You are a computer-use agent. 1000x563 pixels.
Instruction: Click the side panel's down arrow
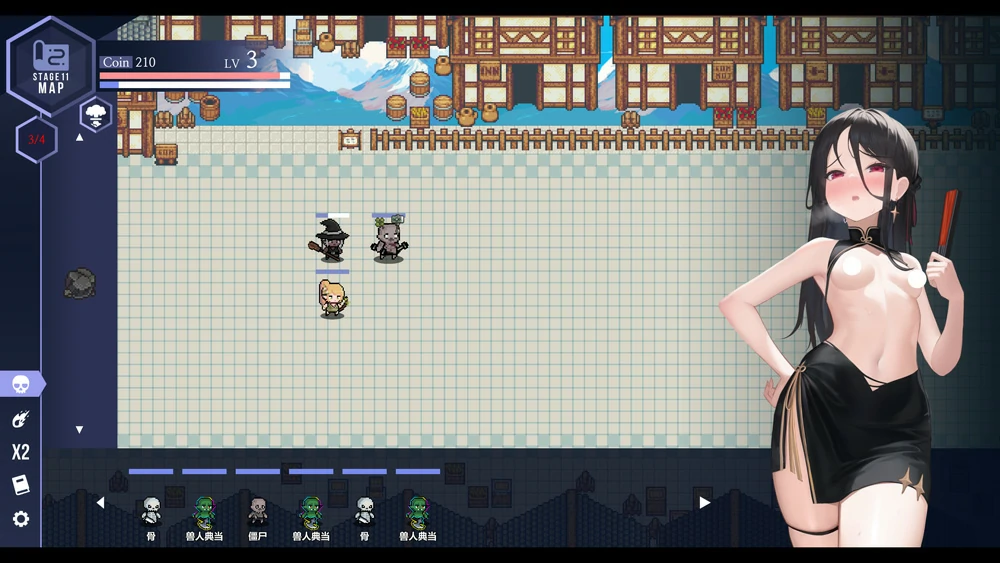(x=80, y=430)
